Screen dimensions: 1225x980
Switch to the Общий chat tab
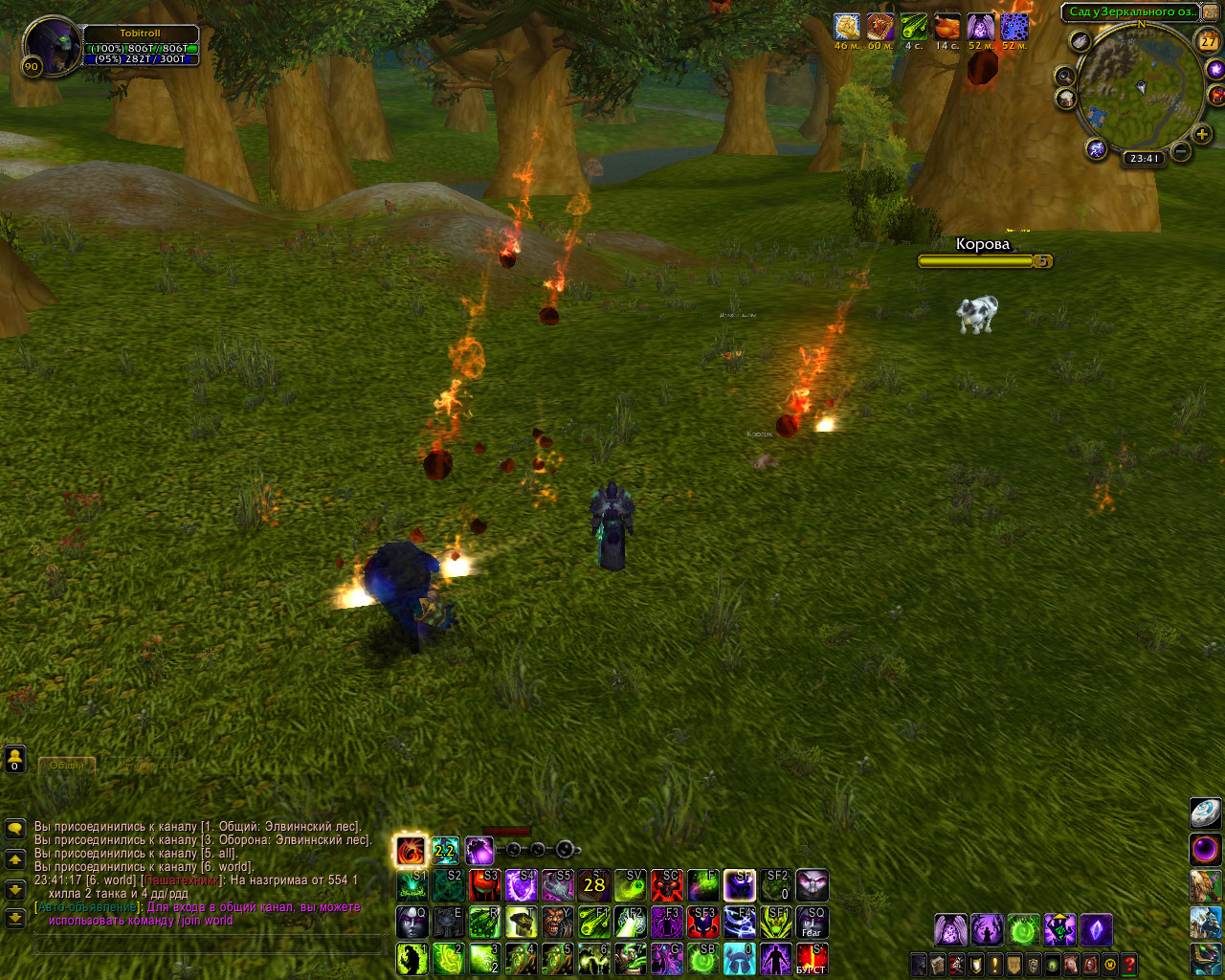[67, 766]
